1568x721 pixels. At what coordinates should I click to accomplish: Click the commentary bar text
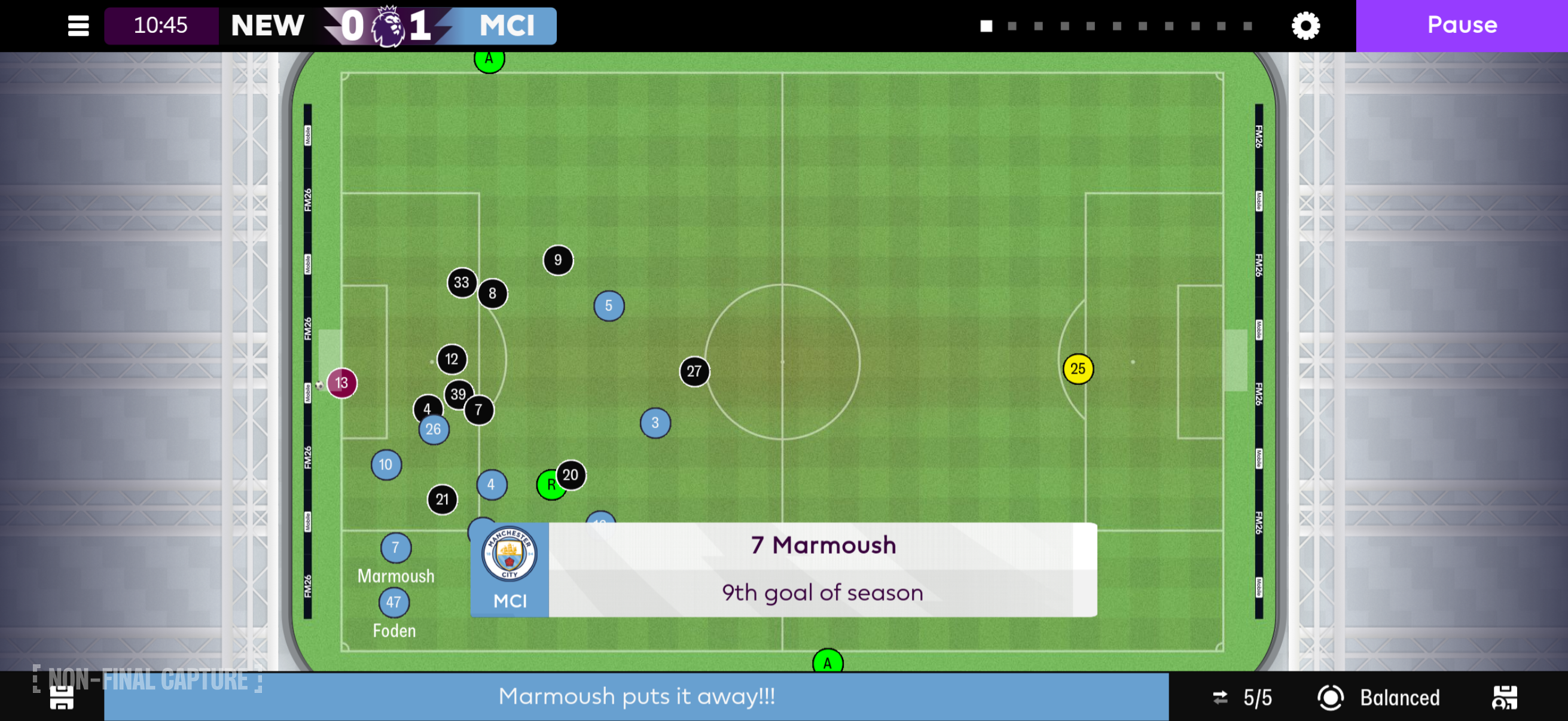(x=636, y=696)
